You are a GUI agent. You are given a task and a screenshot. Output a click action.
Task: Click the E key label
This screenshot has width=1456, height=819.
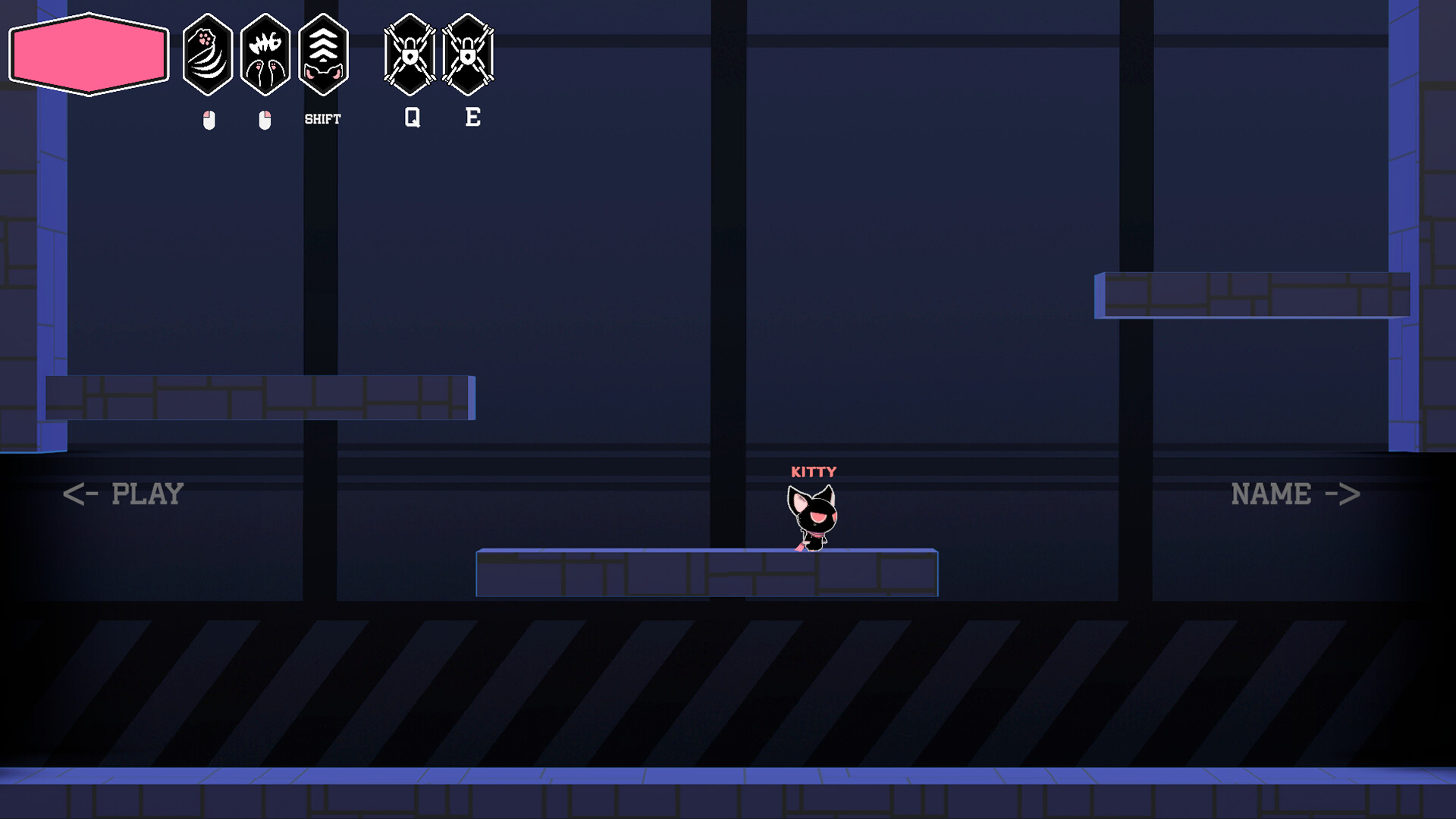pyautogui.click(x=472, y=118)
